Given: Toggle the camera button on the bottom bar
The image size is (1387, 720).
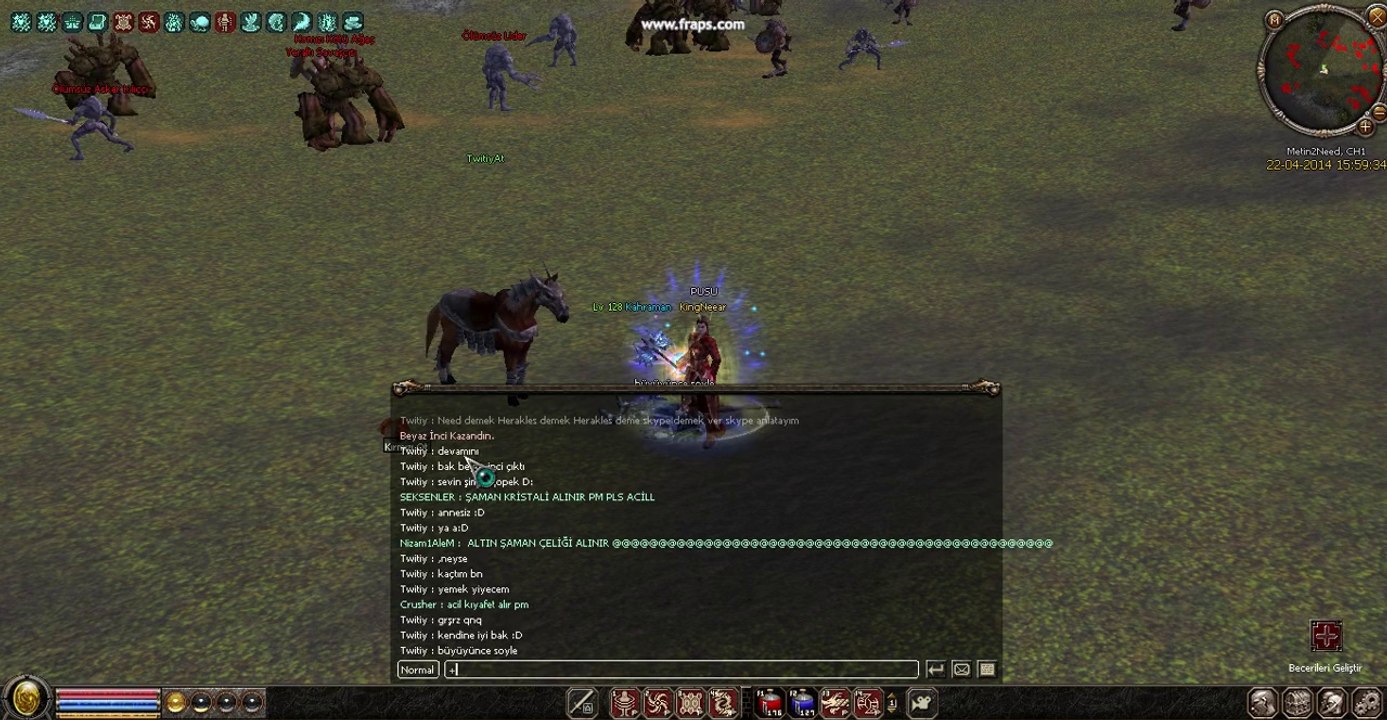Looking at the screenshot, I should click(x=921, y=702).
